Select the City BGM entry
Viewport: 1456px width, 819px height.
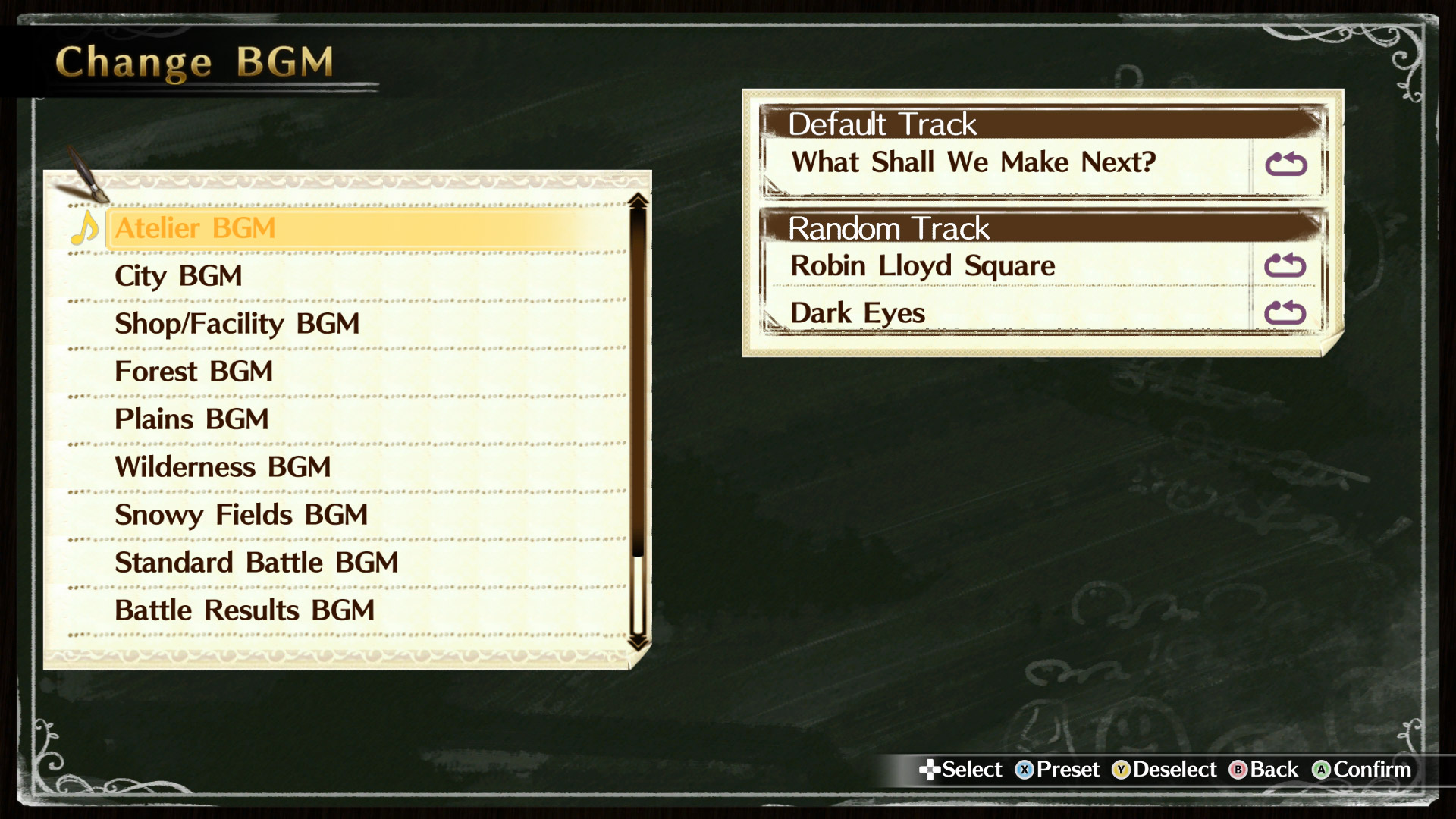(178, 276)
